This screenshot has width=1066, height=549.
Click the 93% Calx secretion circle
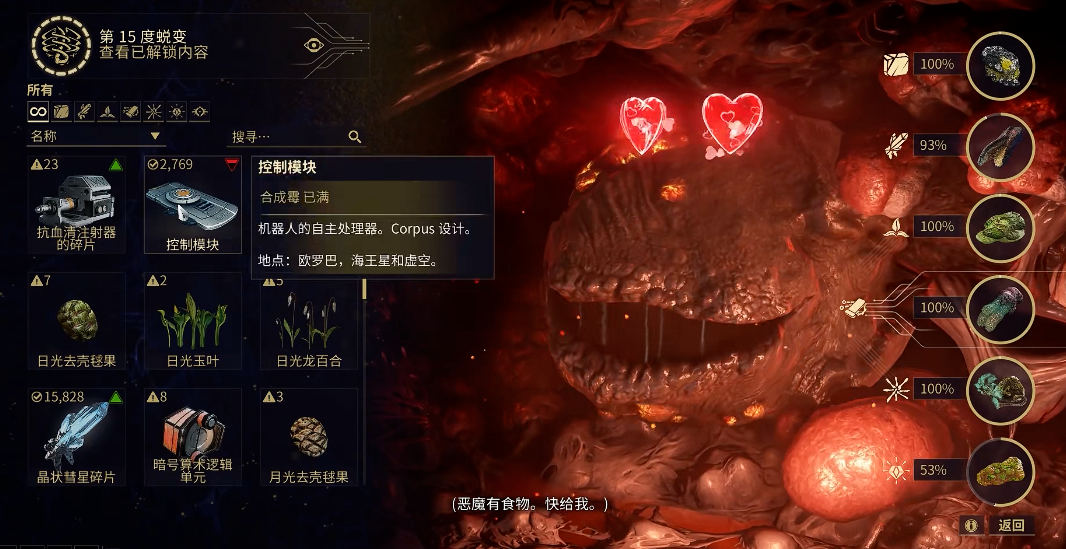pyautogui.click(x=1000, y=146)
